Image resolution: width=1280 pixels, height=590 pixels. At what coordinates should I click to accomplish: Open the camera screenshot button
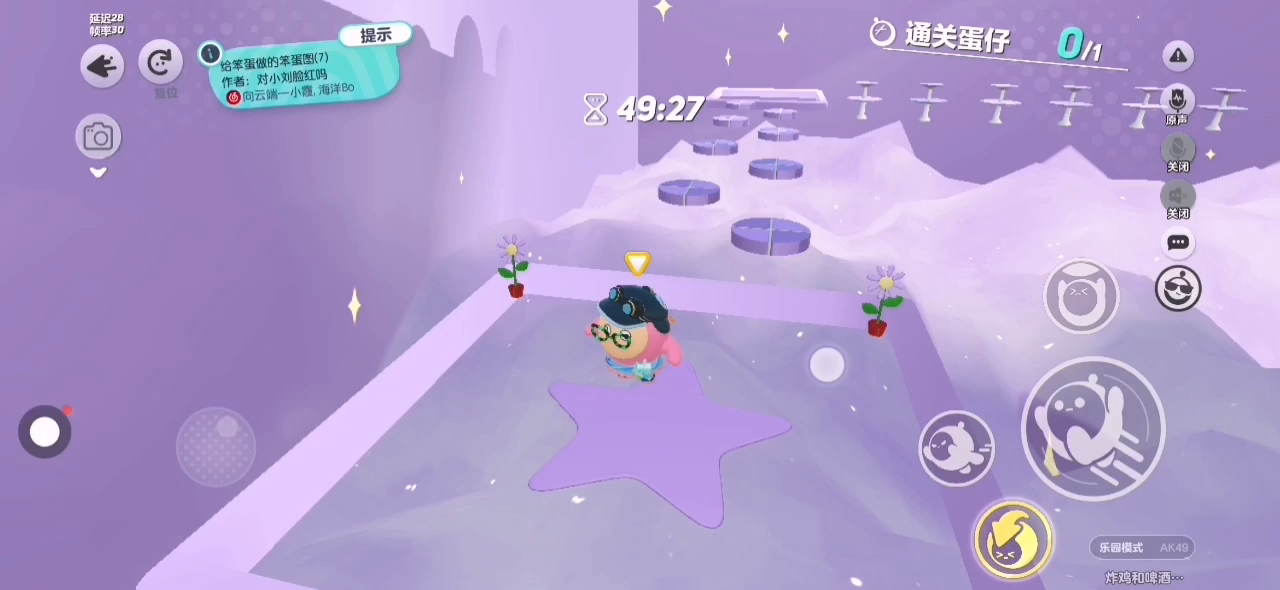98,137
